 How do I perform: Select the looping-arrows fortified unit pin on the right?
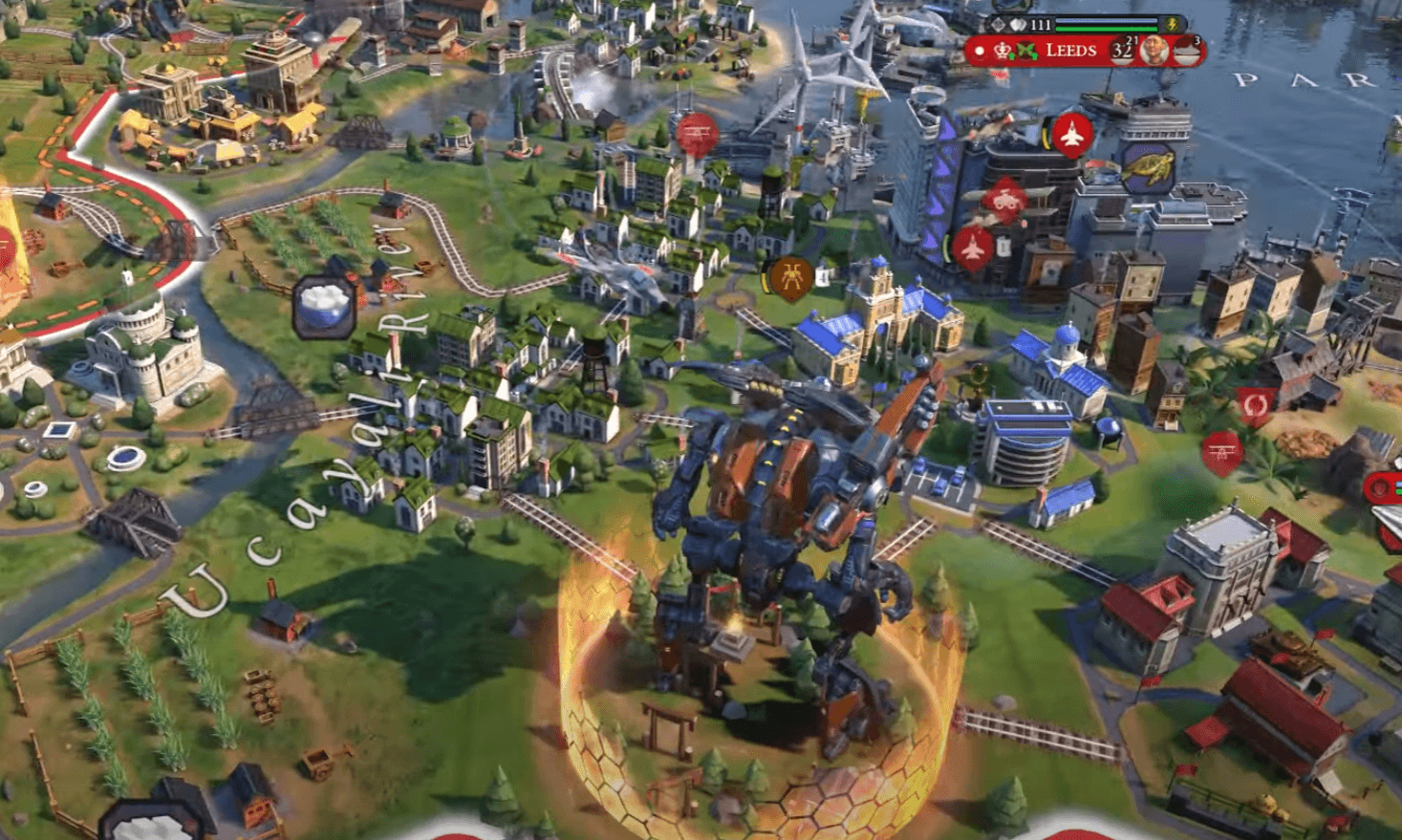click(1255, 404)
